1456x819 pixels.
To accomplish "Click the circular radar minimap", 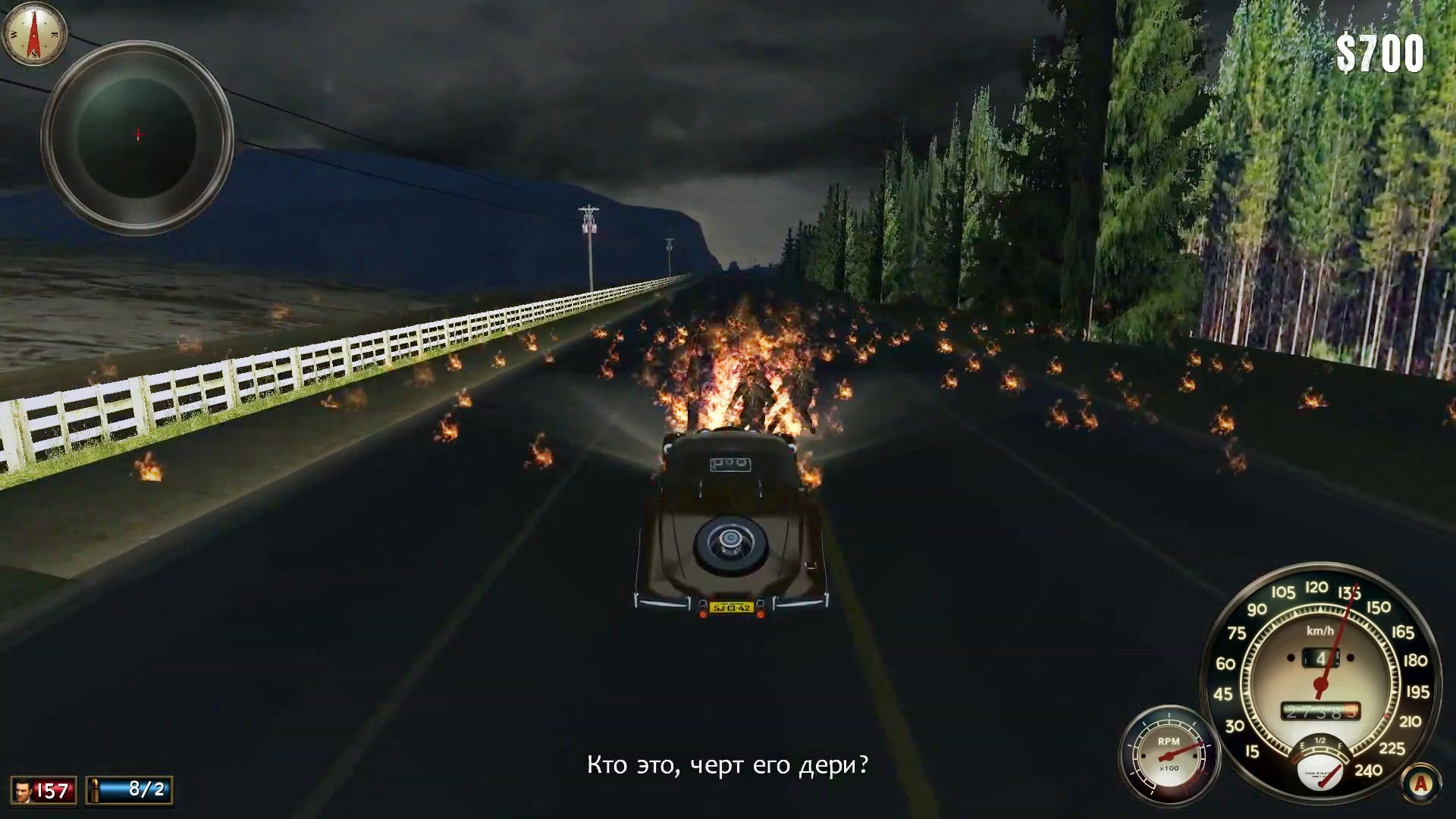I will tap(137, 136).
